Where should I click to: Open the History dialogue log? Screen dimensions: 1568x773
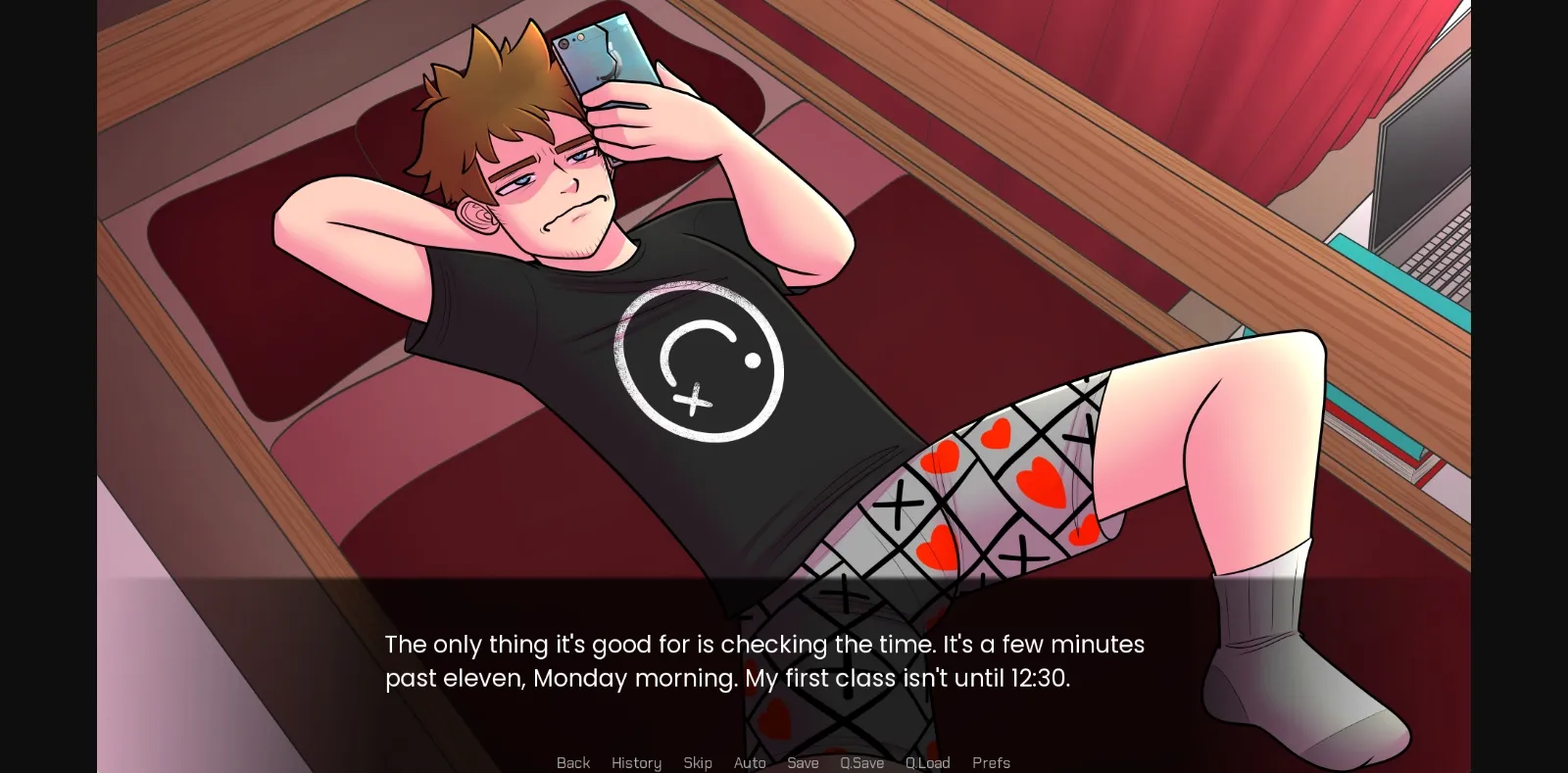636,762
